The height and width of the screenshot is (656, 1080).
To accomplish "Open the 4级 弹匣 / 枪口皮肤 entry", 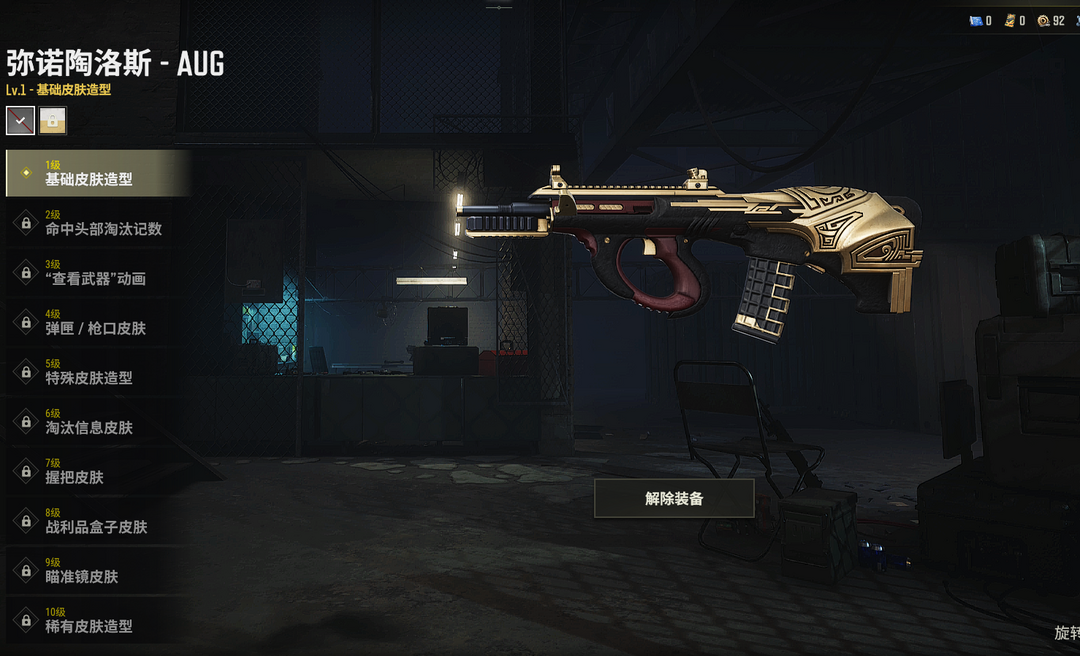I will pos(97,322).
